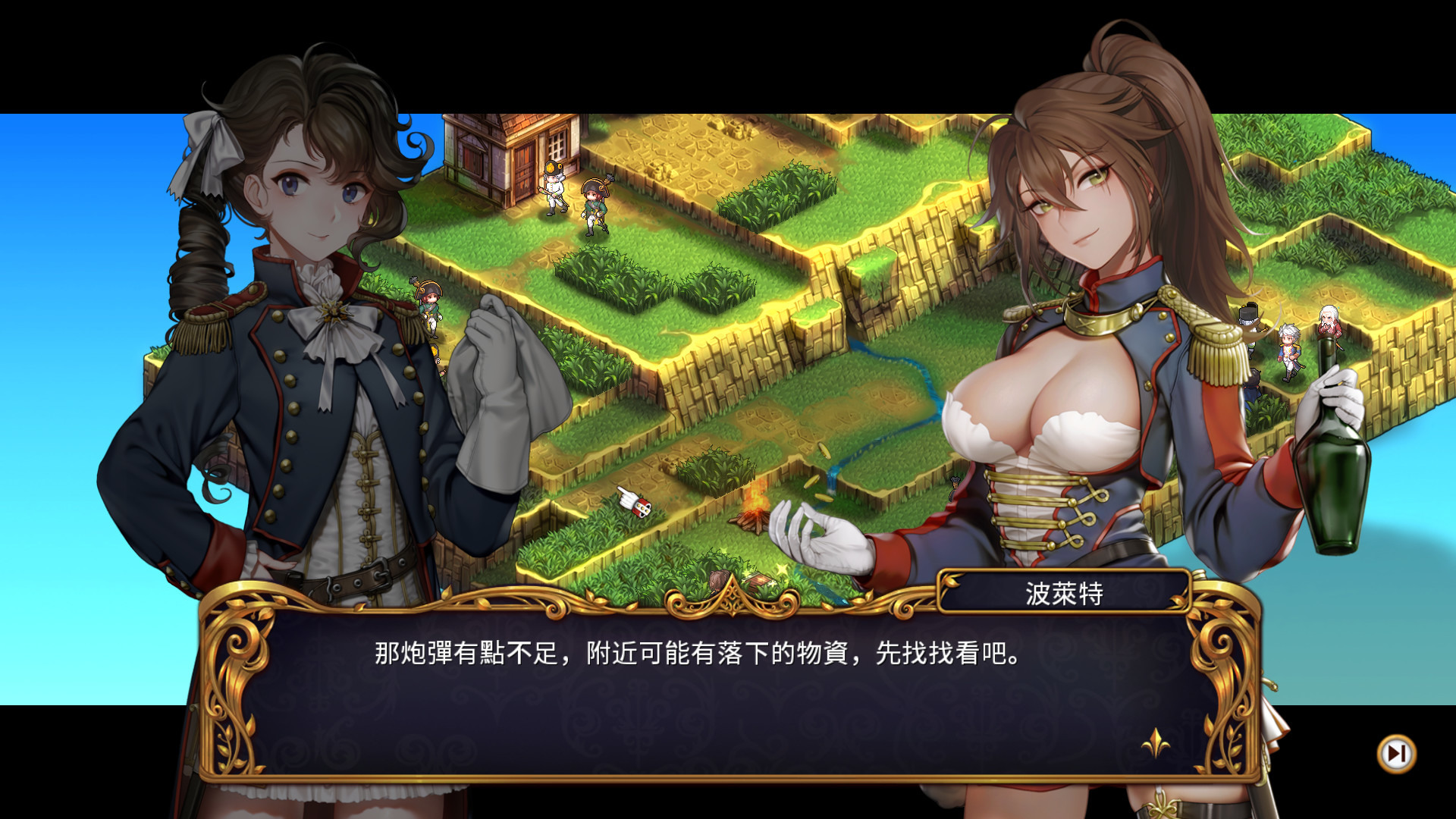Click the red dynamite icon beside the hand marker
The height and width of the screenshot is (819, 1456).
[x=641, y=510]
